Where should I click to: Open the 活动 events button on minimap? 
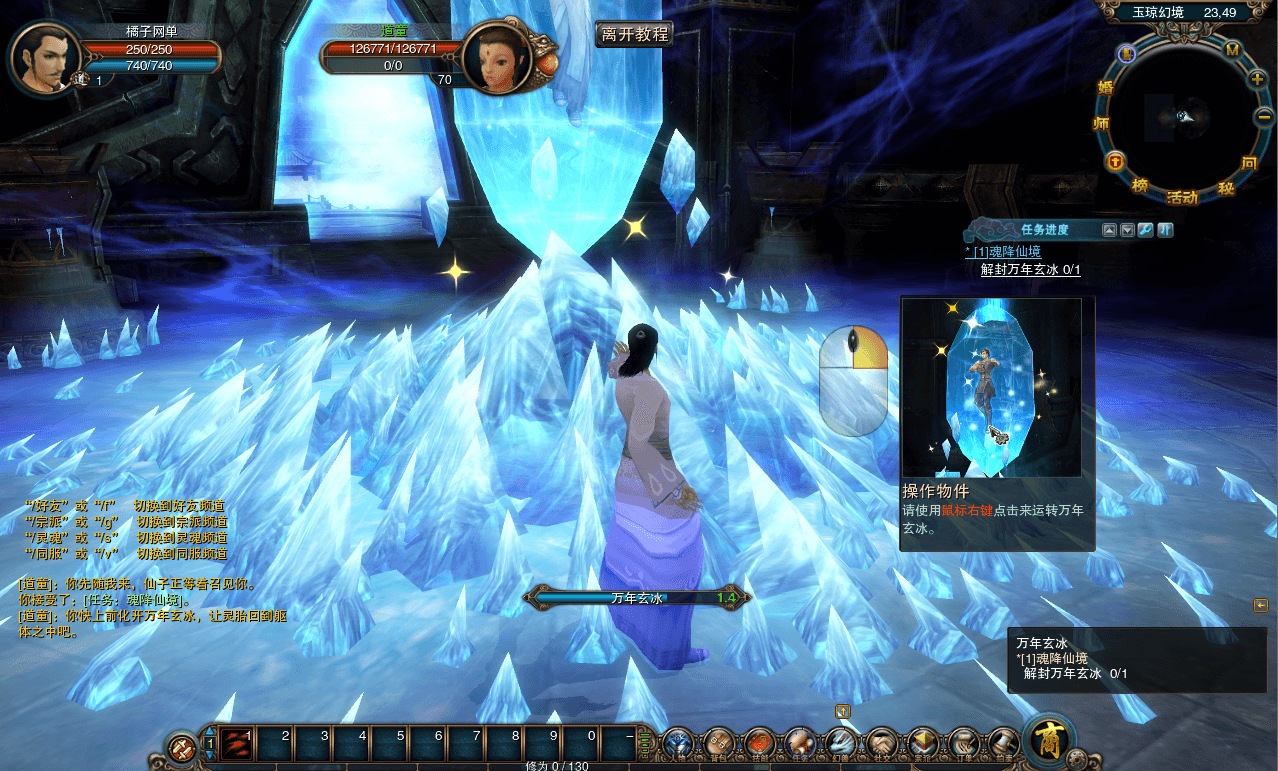[1182, 197]
